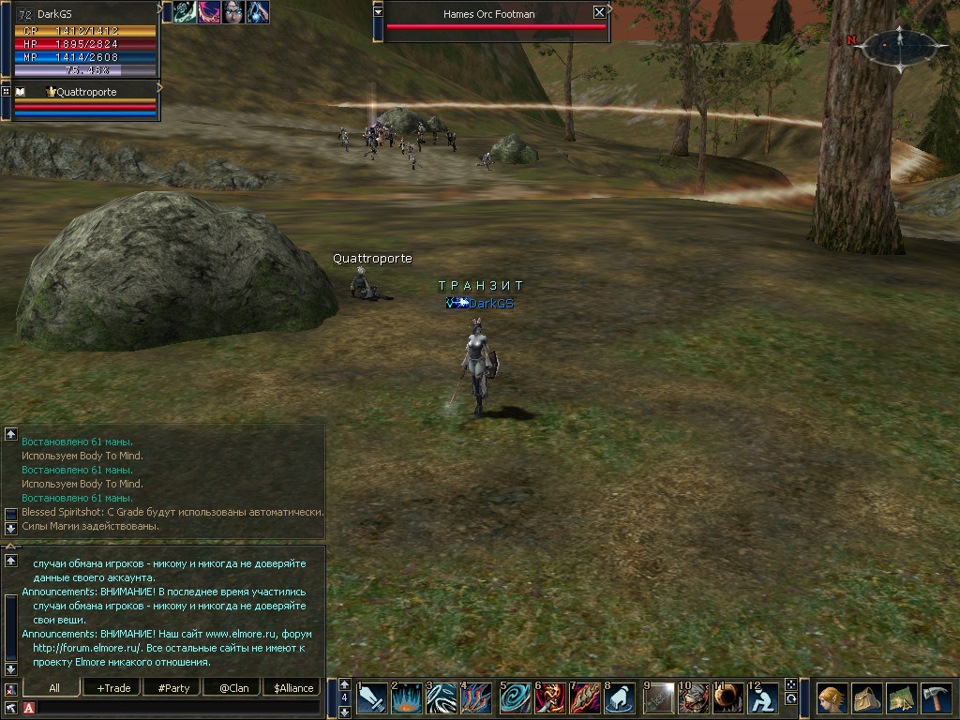Close the Hames Orc Footman target window
The height and width of the screenshot is (720, 960).
point(599,12)
